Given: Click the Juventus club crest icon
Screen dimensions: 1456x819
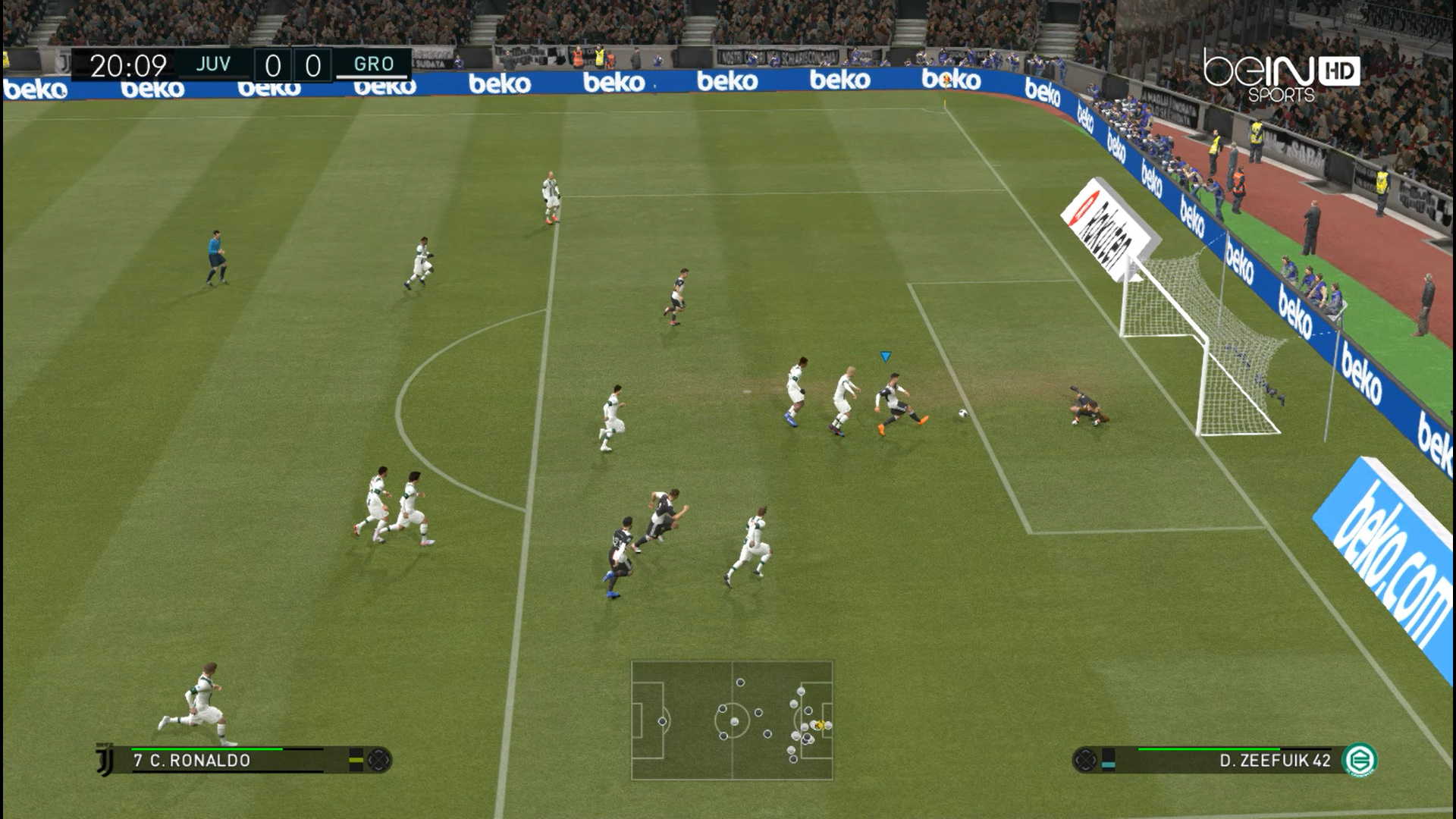Looking at the screenshot, I should [103, 760].
